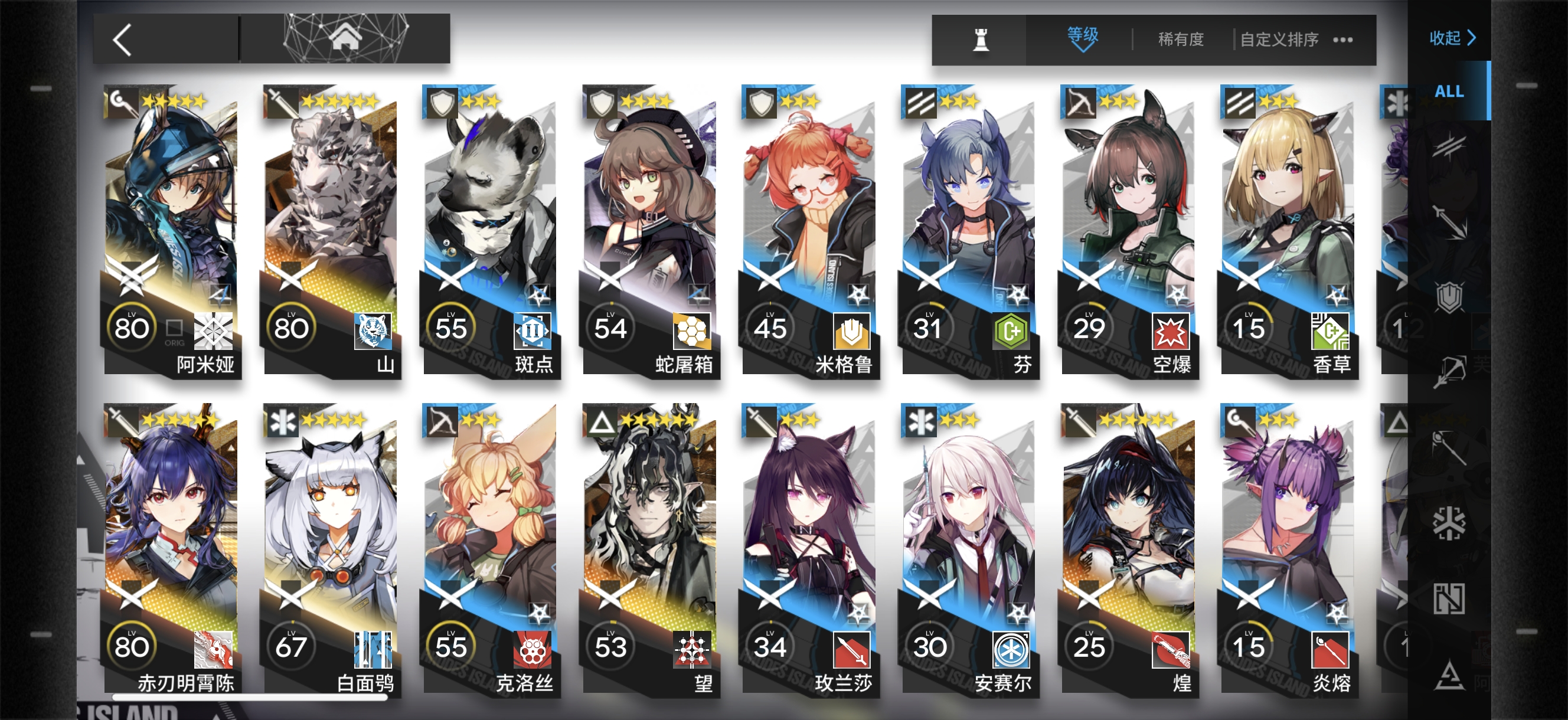This screenshot has width=1568, height=720.
Task: Open 自定义排序 custom sort options
Action: point(1278,40)
